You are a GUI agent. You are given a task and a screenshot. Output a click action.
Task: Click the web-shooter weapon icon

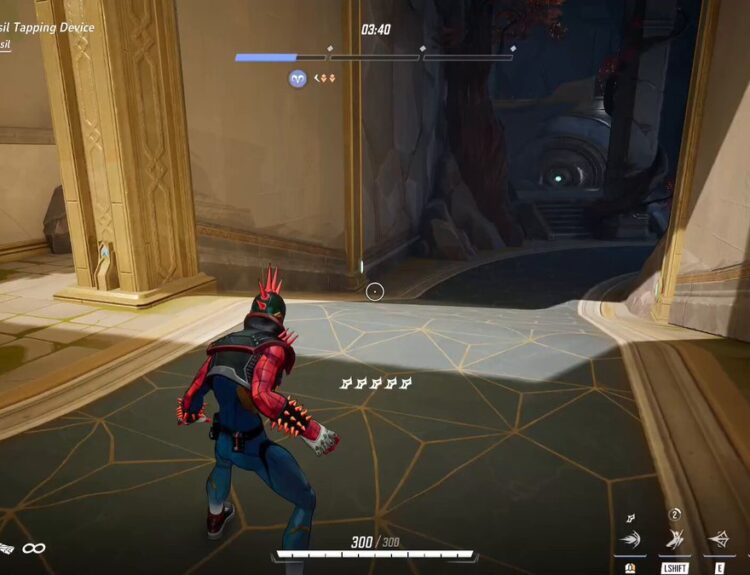[8, 548]
